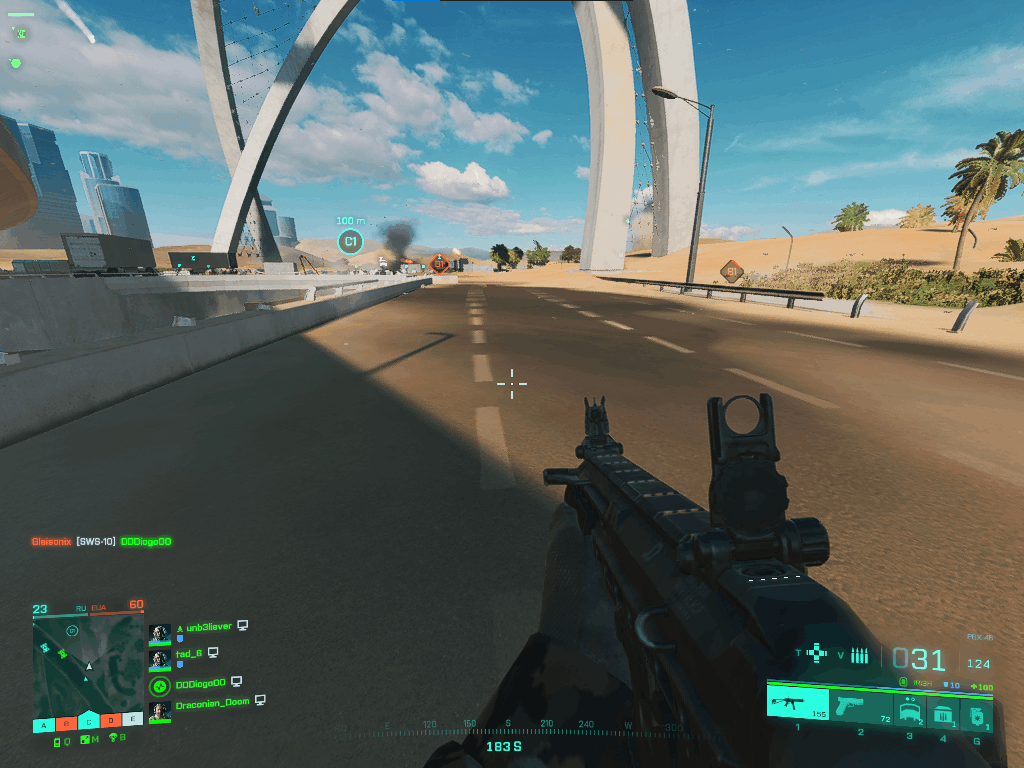Pick flag D on the objective bar
The height and width of the screenshot is (768, 1024).
tap(111, 722)
